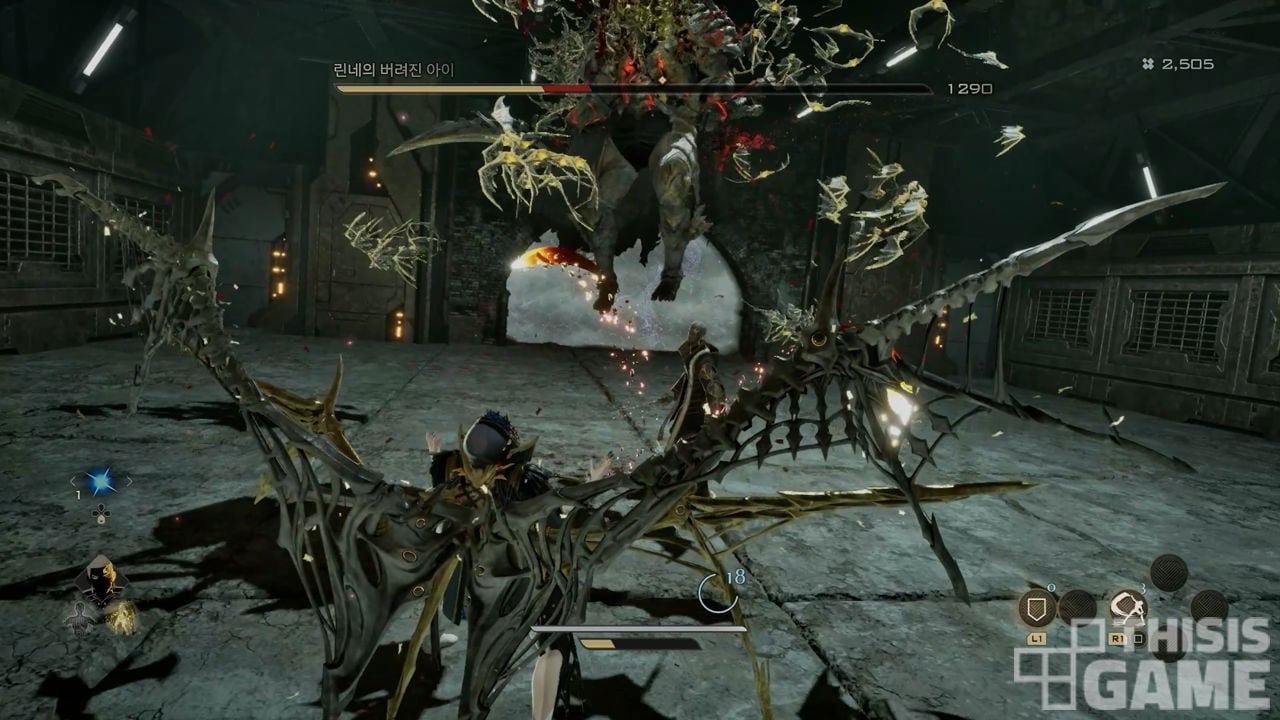Cycle quick item with the right arrow
This screenshot has height=720, width=1280.
pyautogui.click(x=128, y=482)
